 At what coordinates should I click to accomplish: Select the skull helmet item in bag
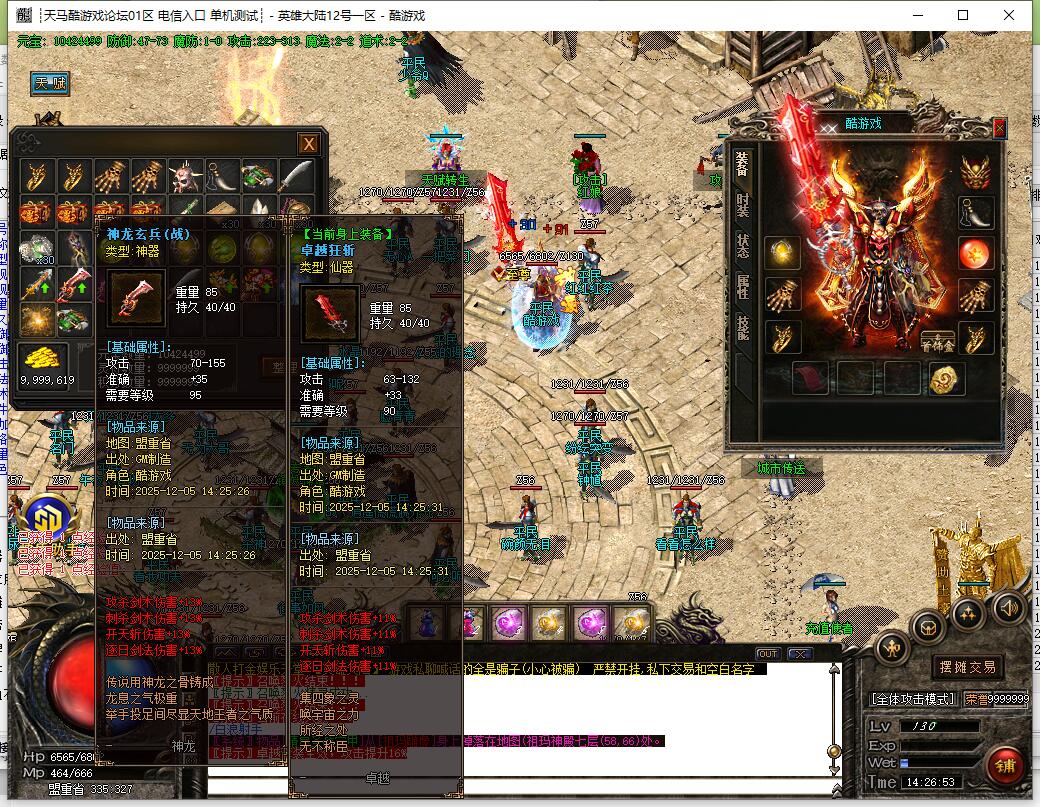pos(184,177)
